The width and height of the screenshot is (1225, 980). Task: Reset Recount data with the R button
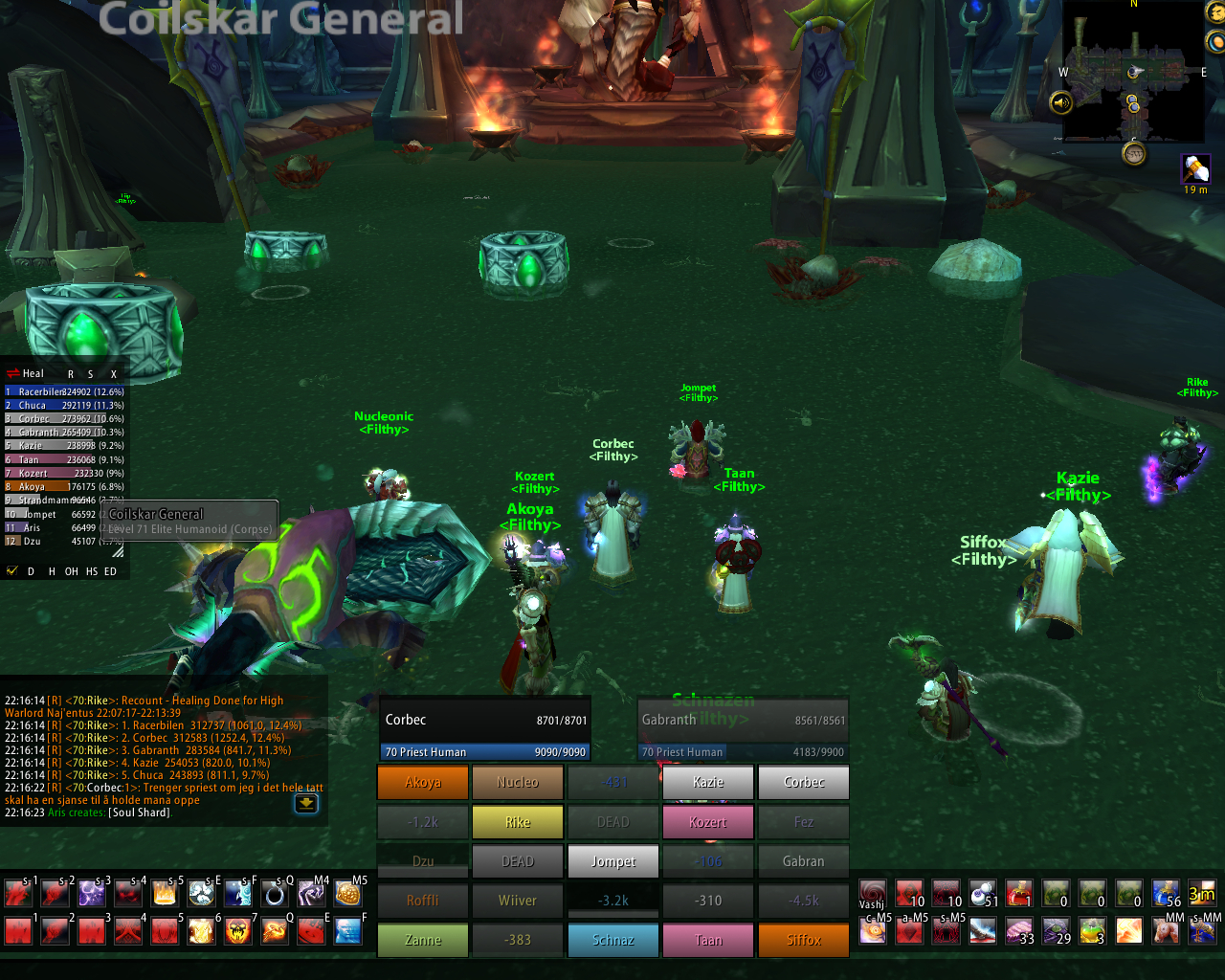click(71, 374)
